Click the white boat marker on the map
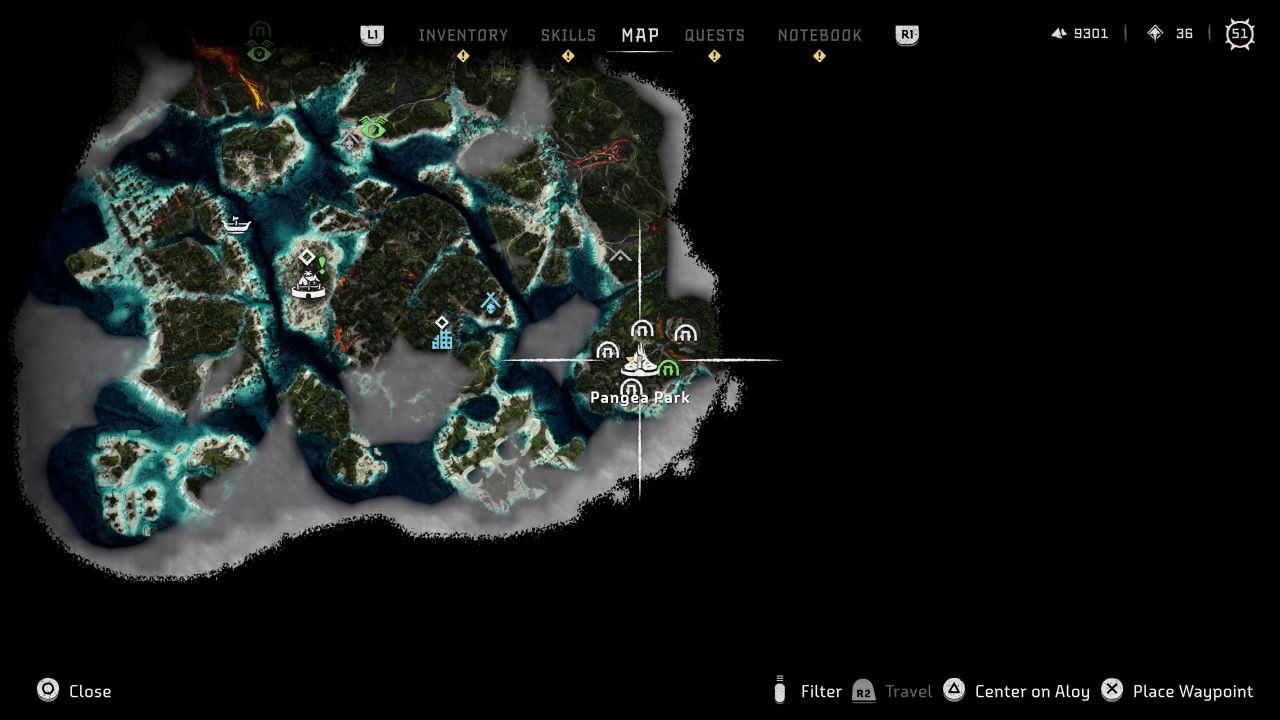Image resolution: width=1280 pixels, height=720 pixels. coord(236,223)
